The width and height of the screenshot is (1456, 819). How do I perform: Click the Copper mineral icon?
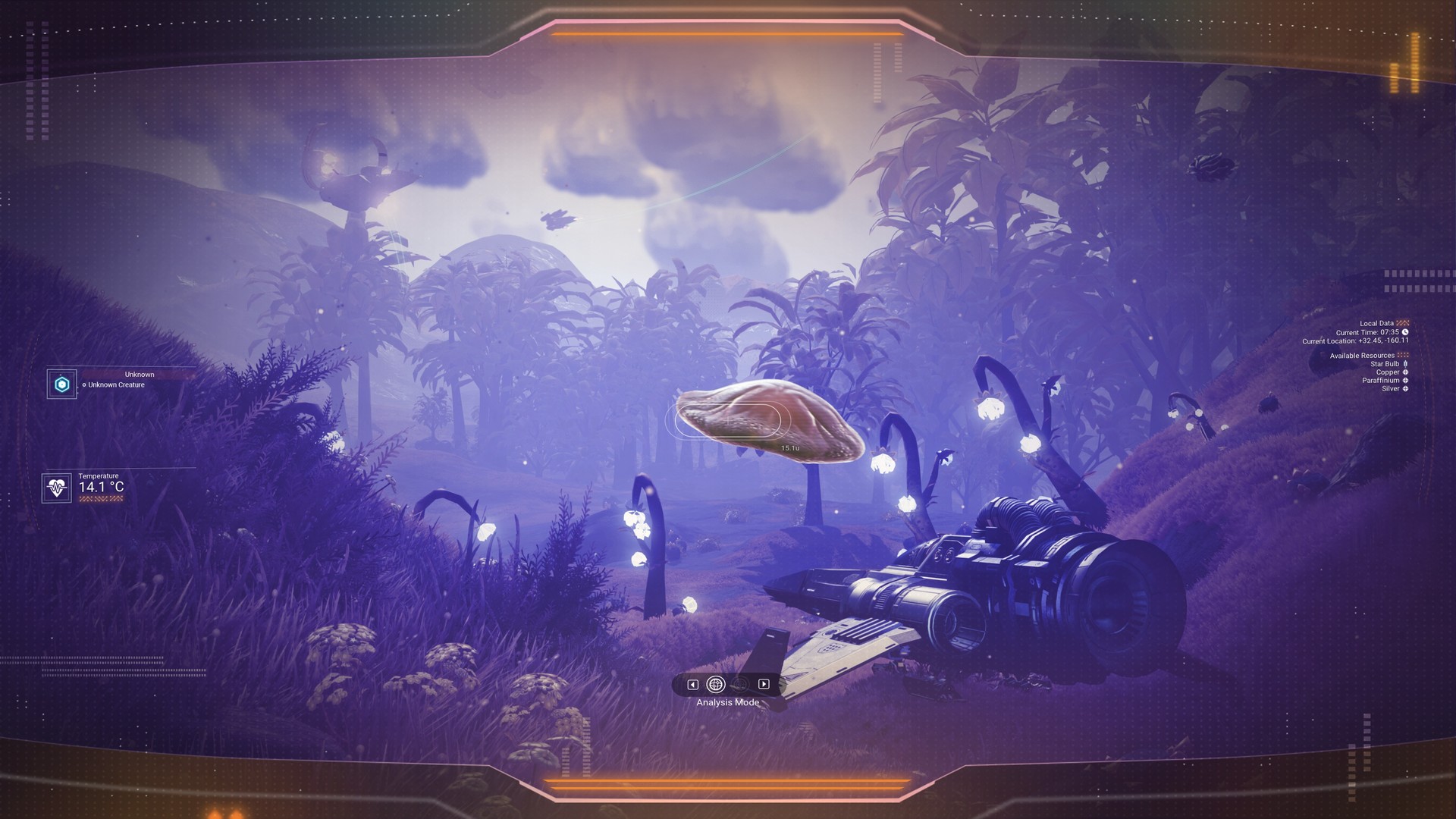click(1406, 372)
